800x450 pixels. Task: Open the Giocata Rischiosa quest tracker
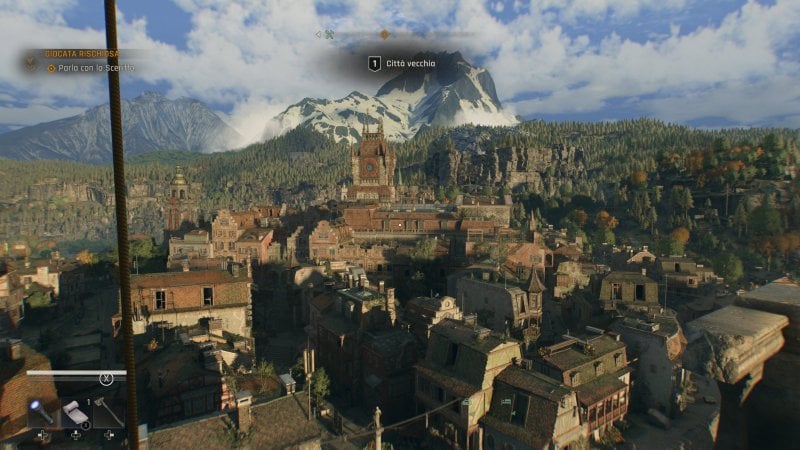pos(82,53)
